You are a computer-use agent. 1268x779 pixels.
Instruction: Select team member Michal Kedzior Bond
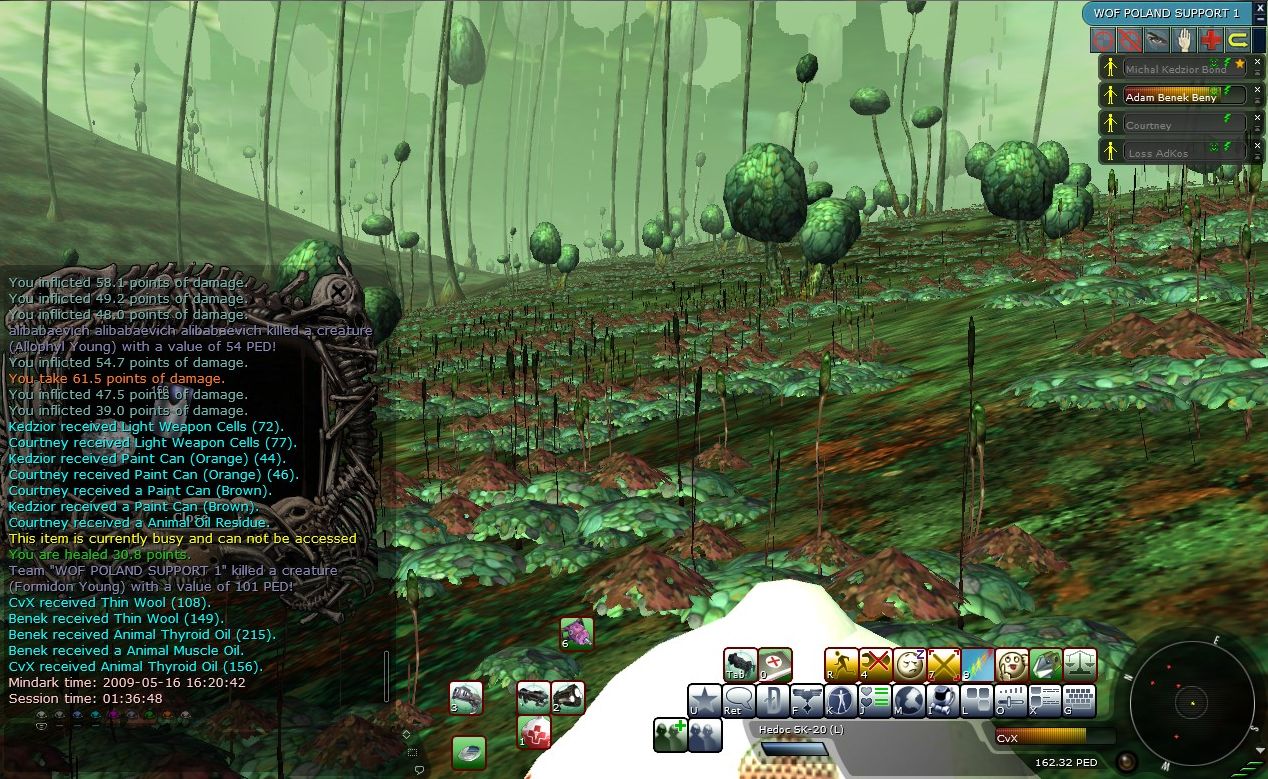1175,69
